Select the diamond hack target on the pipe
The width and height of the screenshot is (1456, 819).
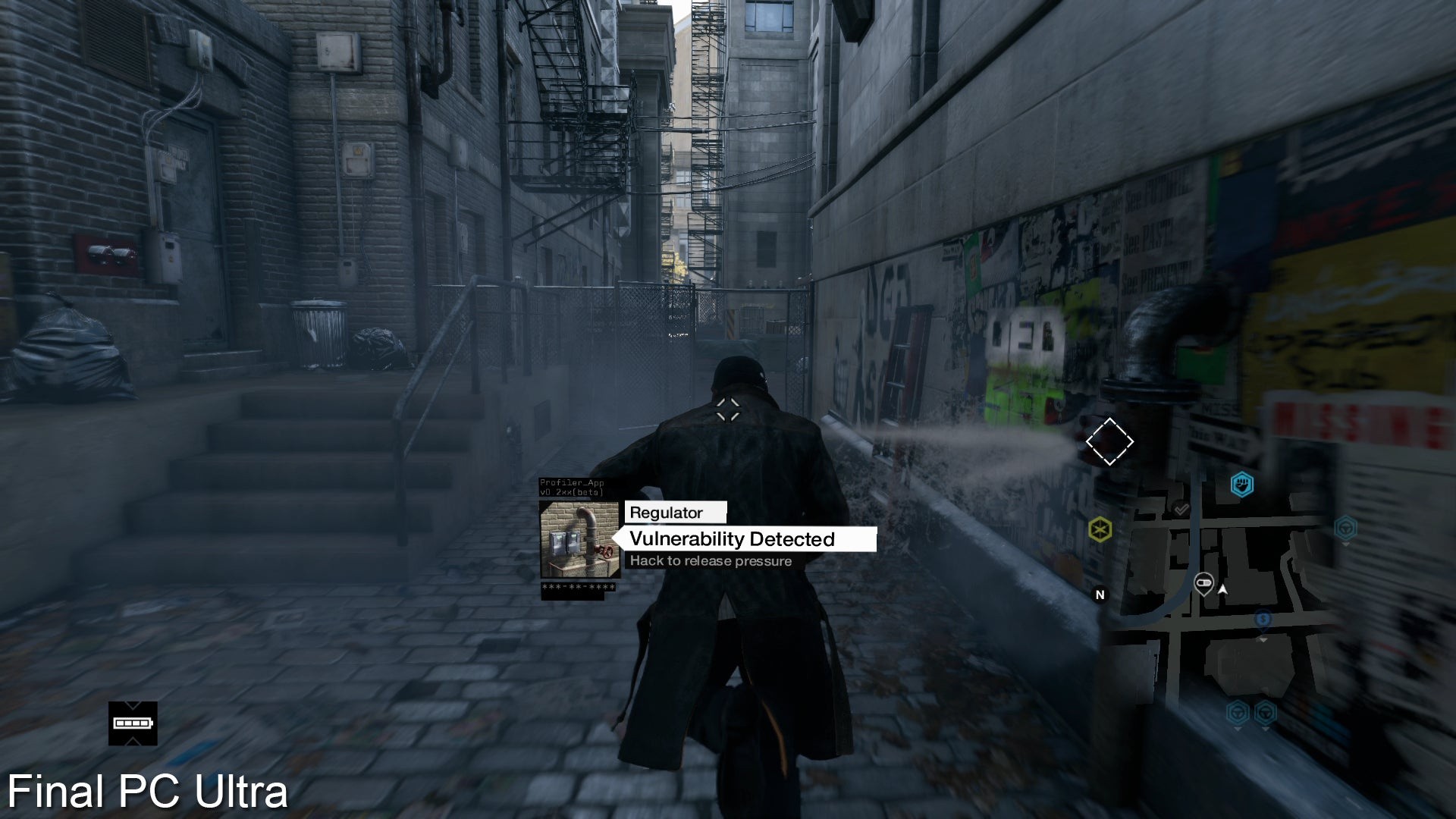(1109, 441)
